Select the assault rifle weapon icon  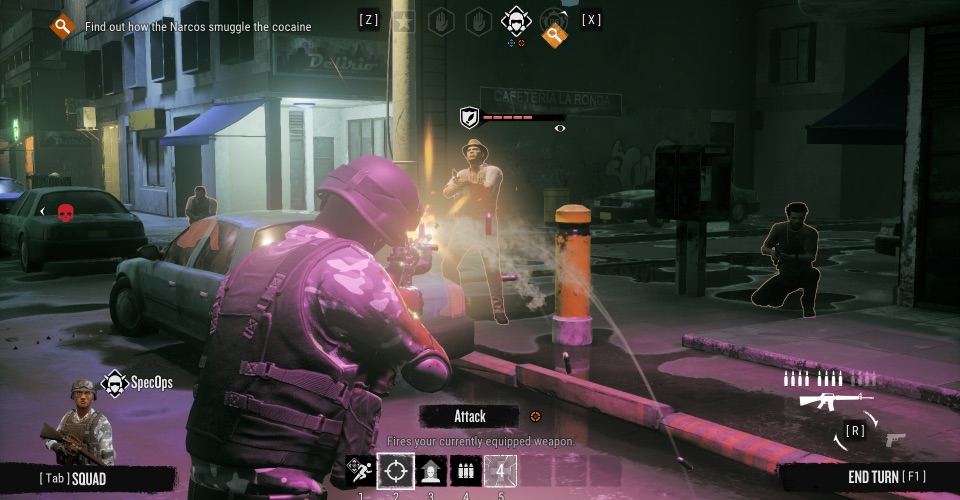click(828, 400)
